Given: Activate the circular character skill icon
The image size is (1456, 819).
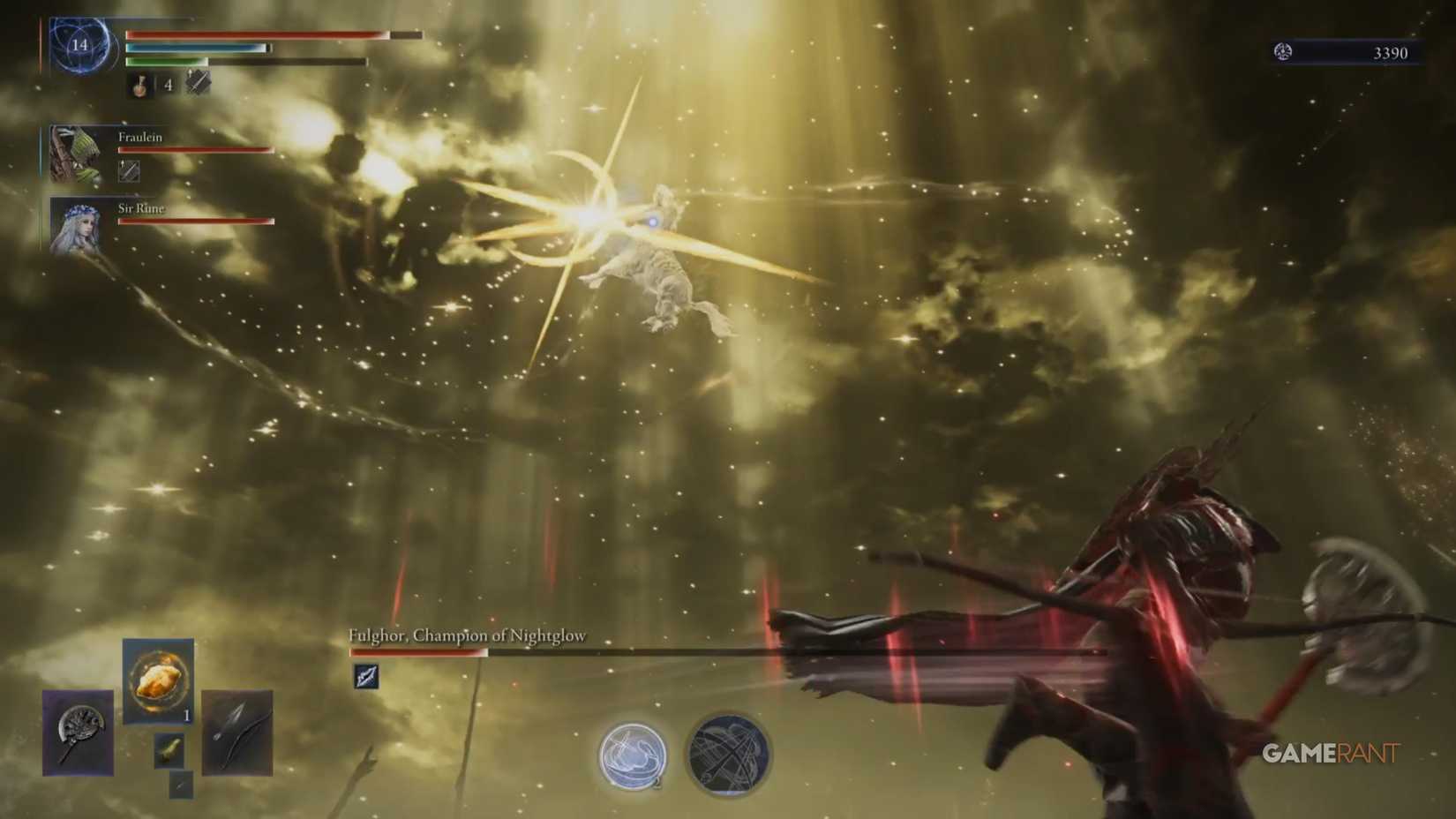Looking at the screenshot, I should click(632, 755).
